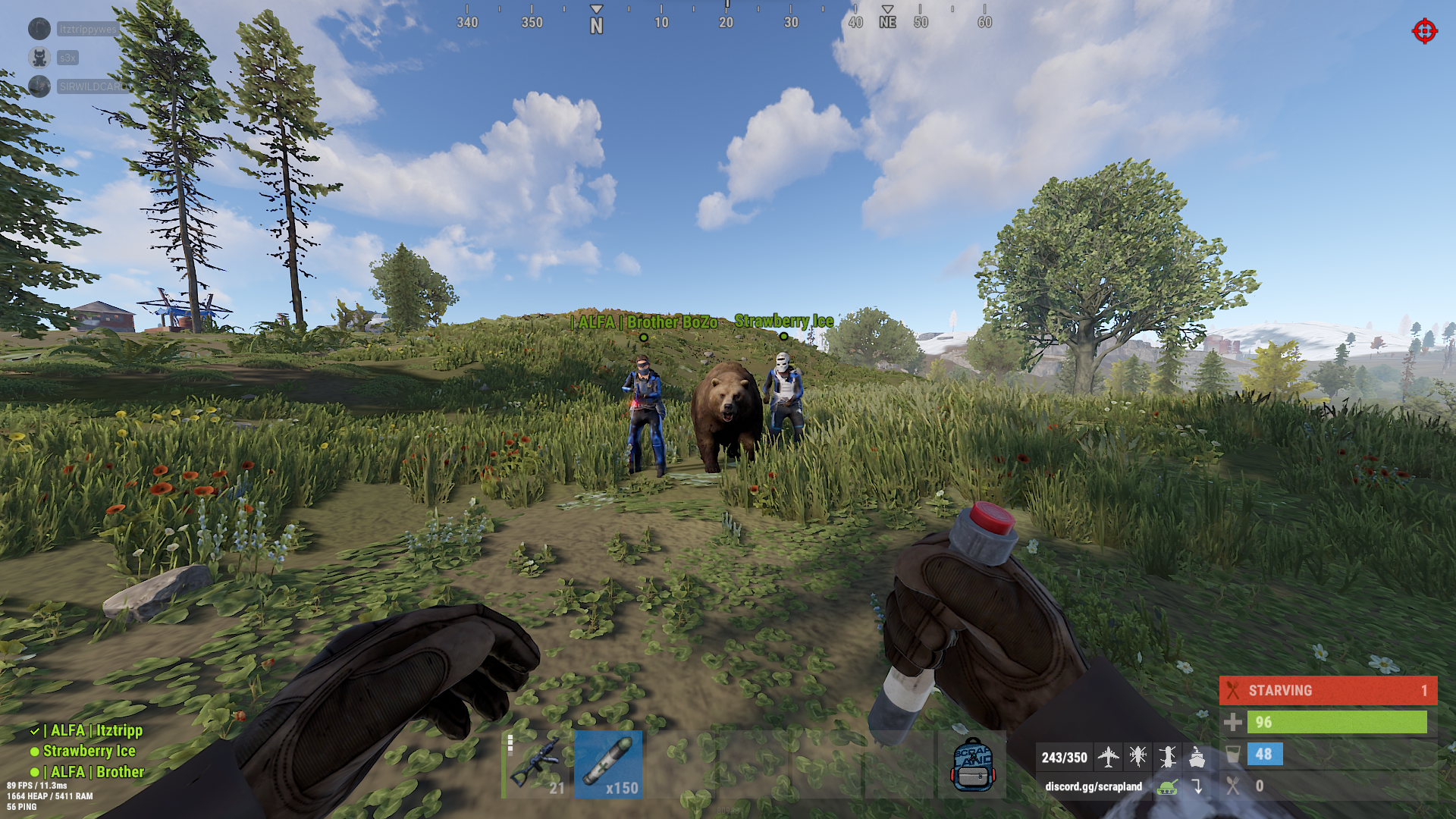This screenshot has height=819, width=1456.
Task: Click SIRWILDCARD in the voice overlay
Action: click(93, 86)
